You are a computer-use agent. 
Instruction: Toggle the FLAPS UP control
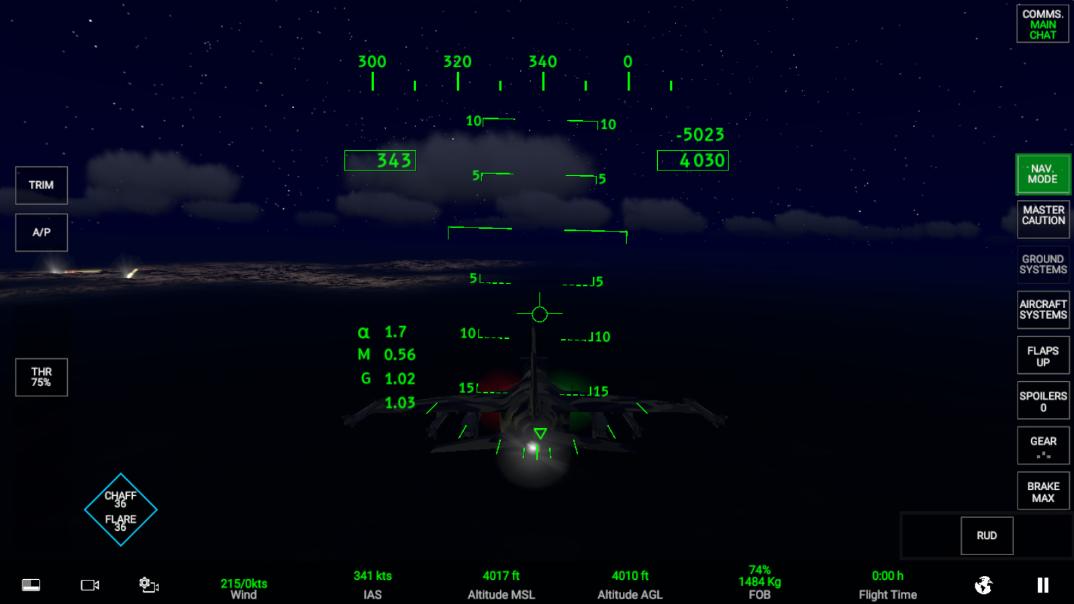1042,356
